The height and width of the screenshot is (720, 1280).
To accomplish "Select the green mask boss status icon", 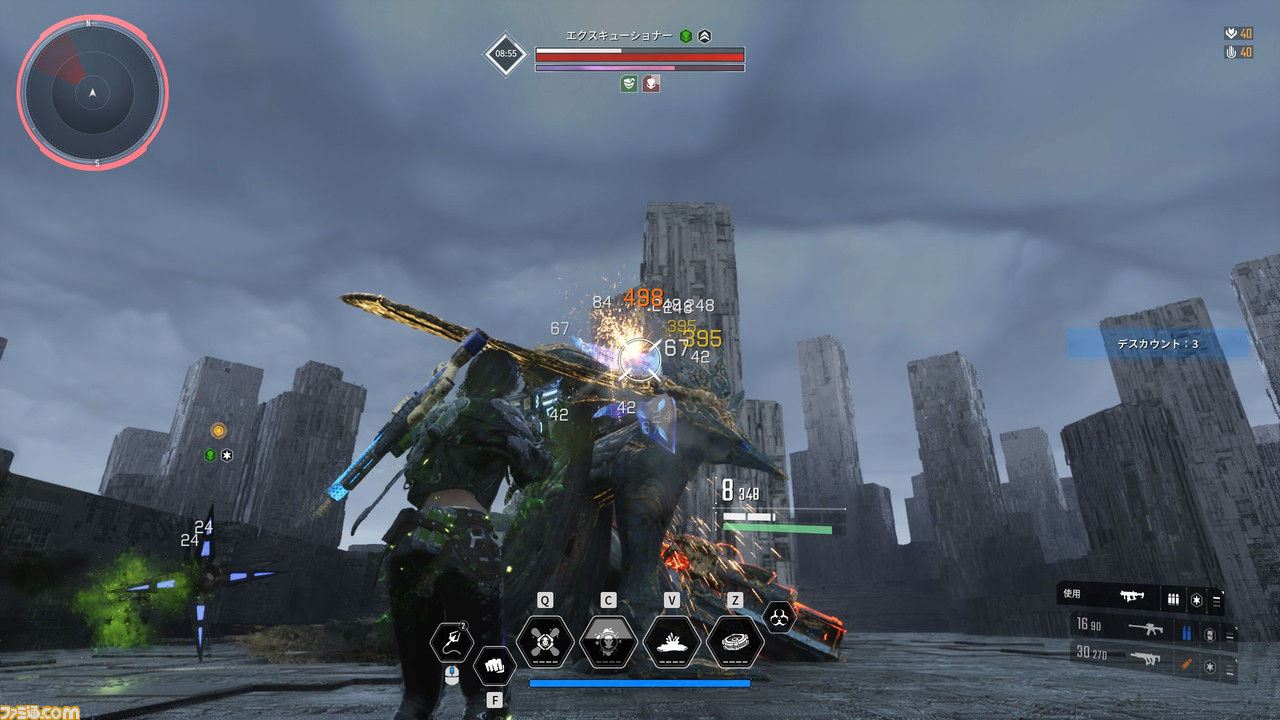I will coord(628,84).
